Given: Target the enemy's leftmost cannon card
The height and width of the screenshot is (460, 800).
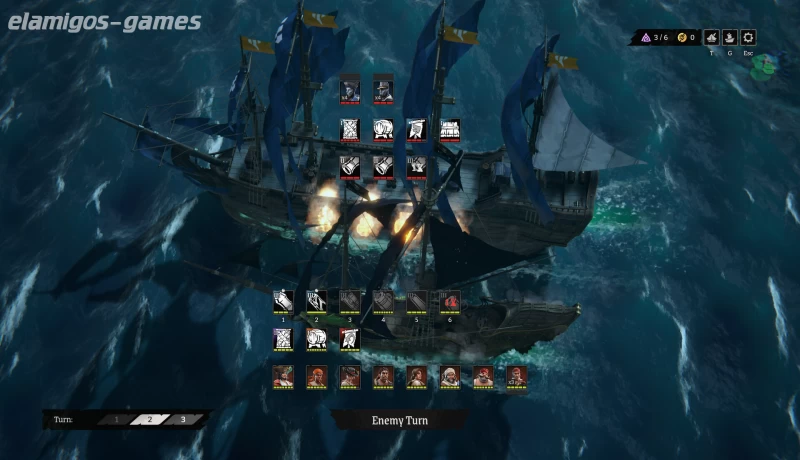Looking at the screenshot, I should click(x=350, y=166).
